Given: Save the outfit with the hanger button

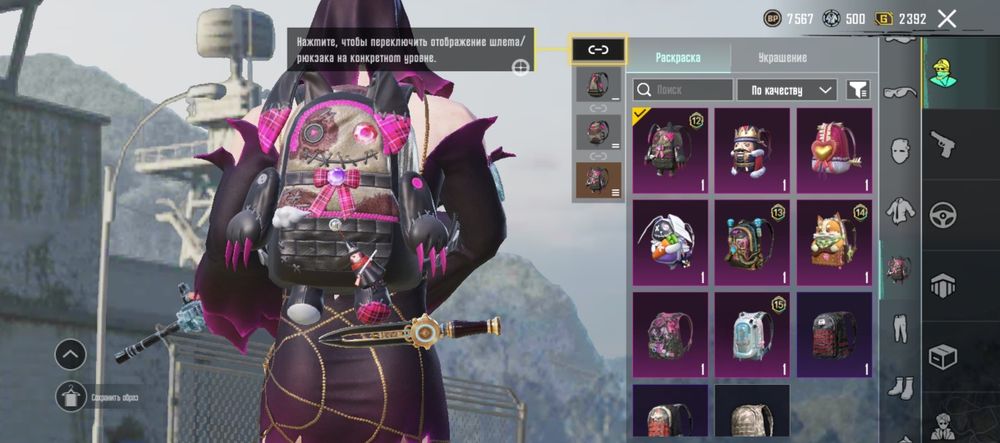Looking at the screenshot, I should click(70, 397).
